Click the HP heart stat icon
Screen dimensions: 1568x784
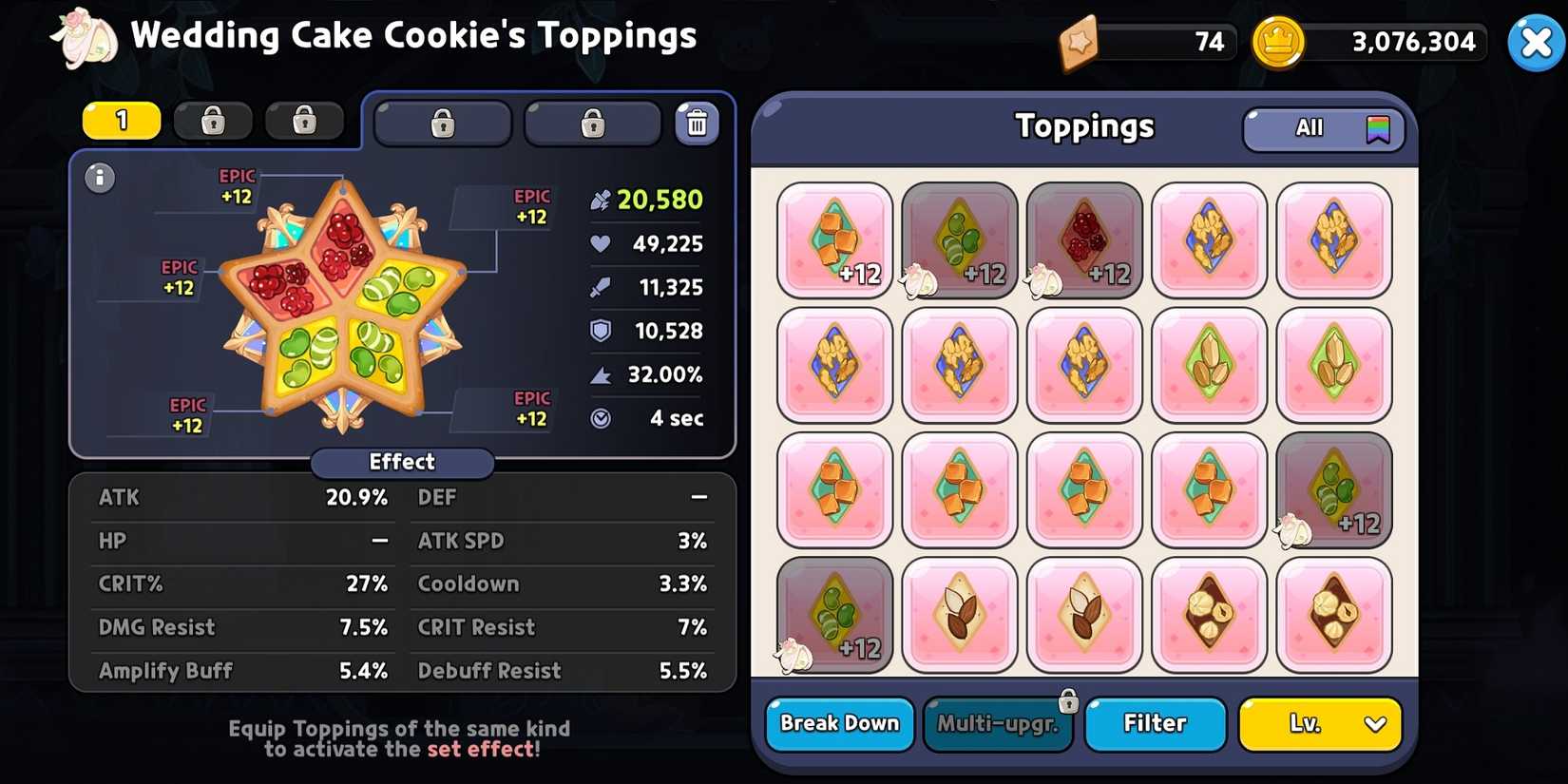(598, 243)
